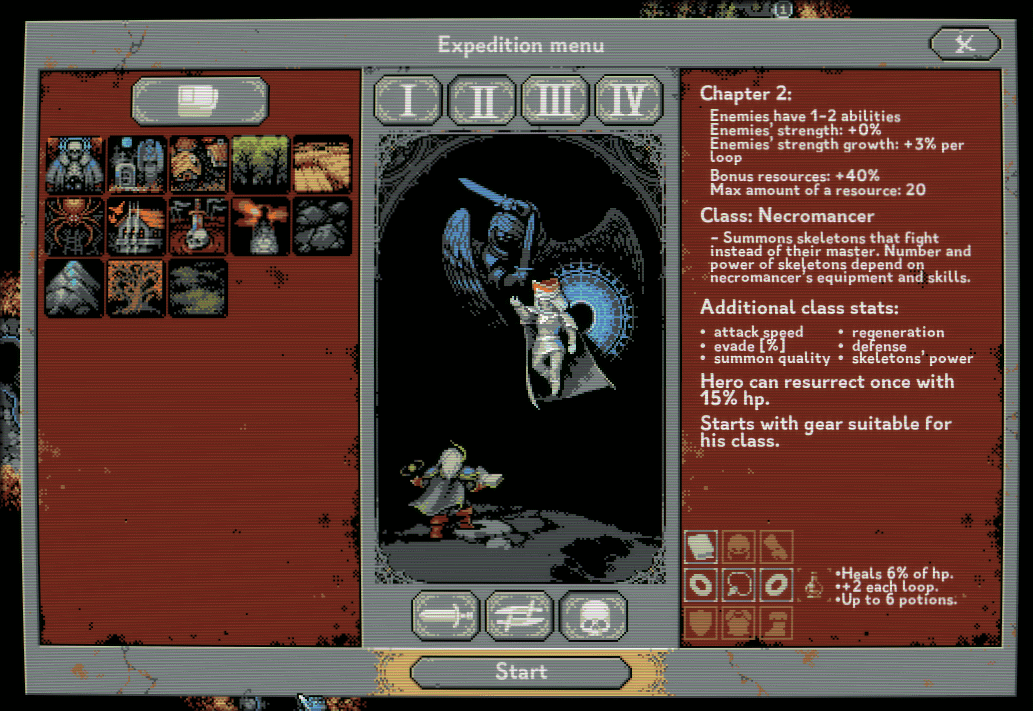Choose the Warrior class sword button

[x=446, y=615]
